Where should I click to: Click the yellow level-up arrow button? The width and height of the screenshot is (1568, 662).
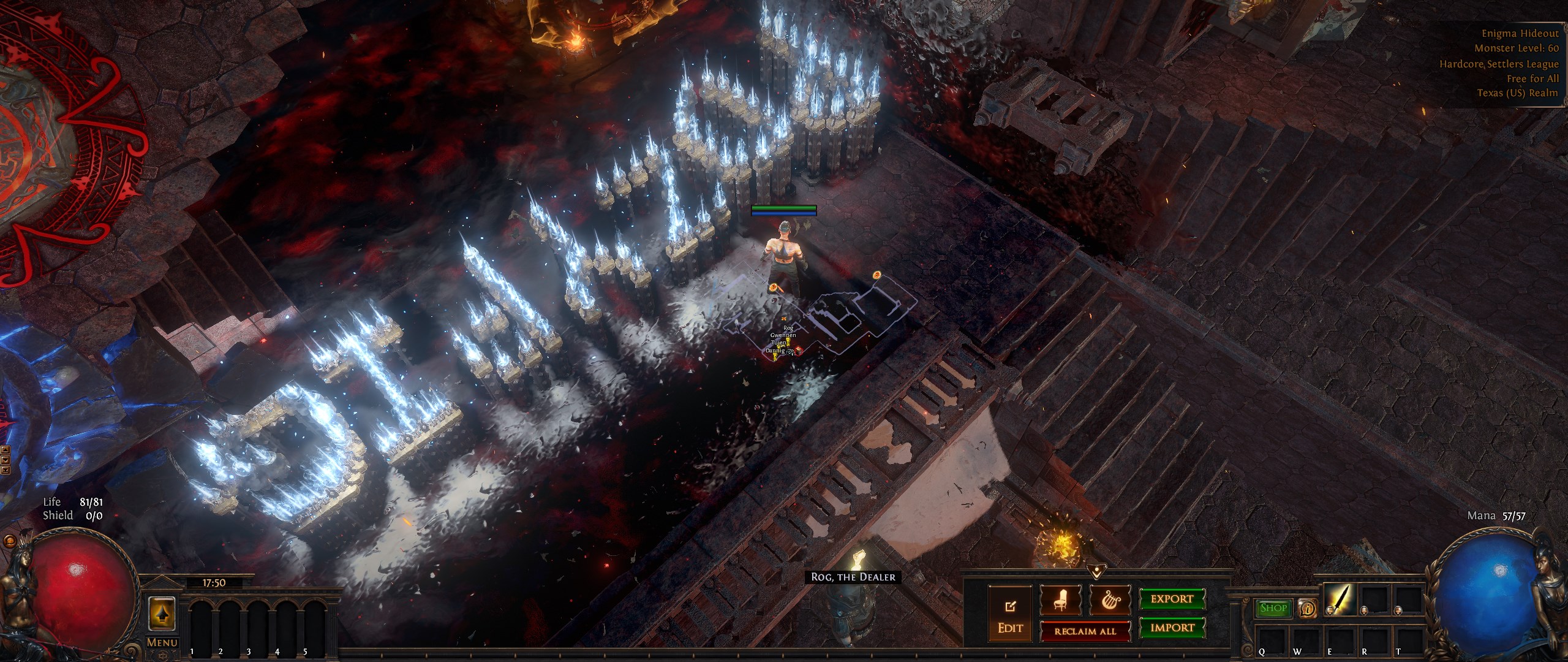pyautogui.click(x=162, y=614)
